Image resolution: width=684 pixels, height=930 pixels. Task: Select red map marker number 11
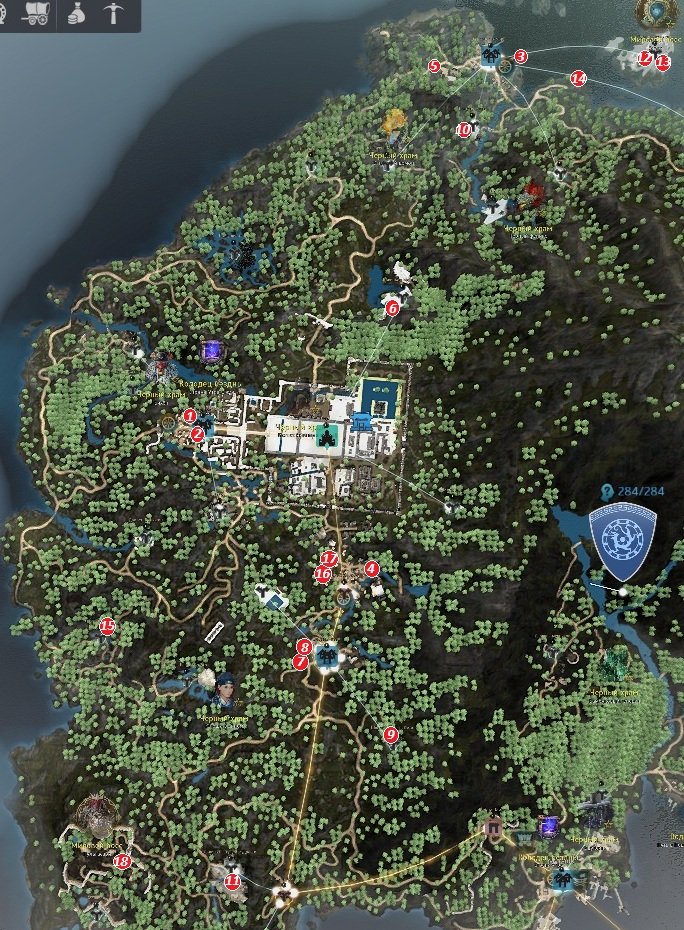[233, 881]
